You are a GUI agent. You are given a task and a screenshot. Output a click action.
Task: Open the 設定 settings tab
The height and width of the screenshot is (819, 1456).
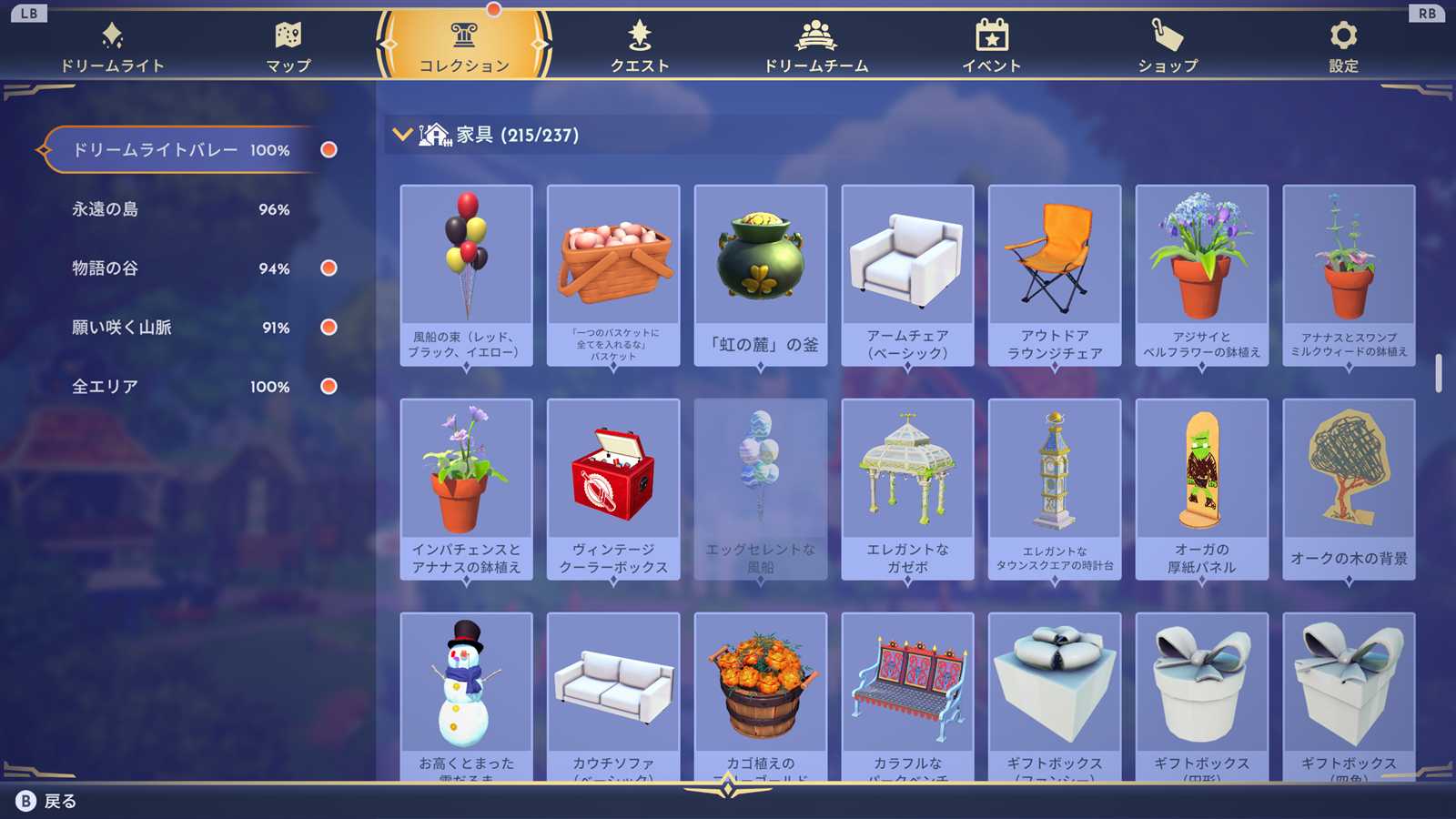1343,47
